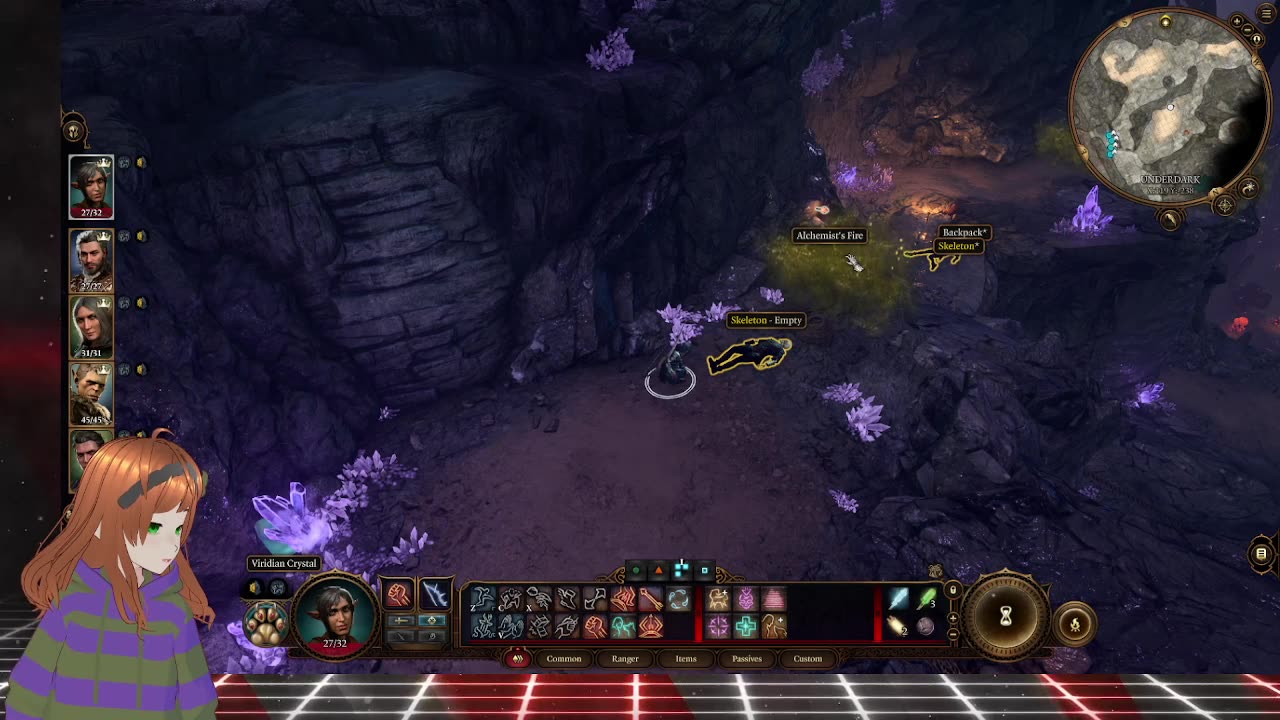
Task: Open the Ranger tab of the hotbar
Action: point(626,659)
